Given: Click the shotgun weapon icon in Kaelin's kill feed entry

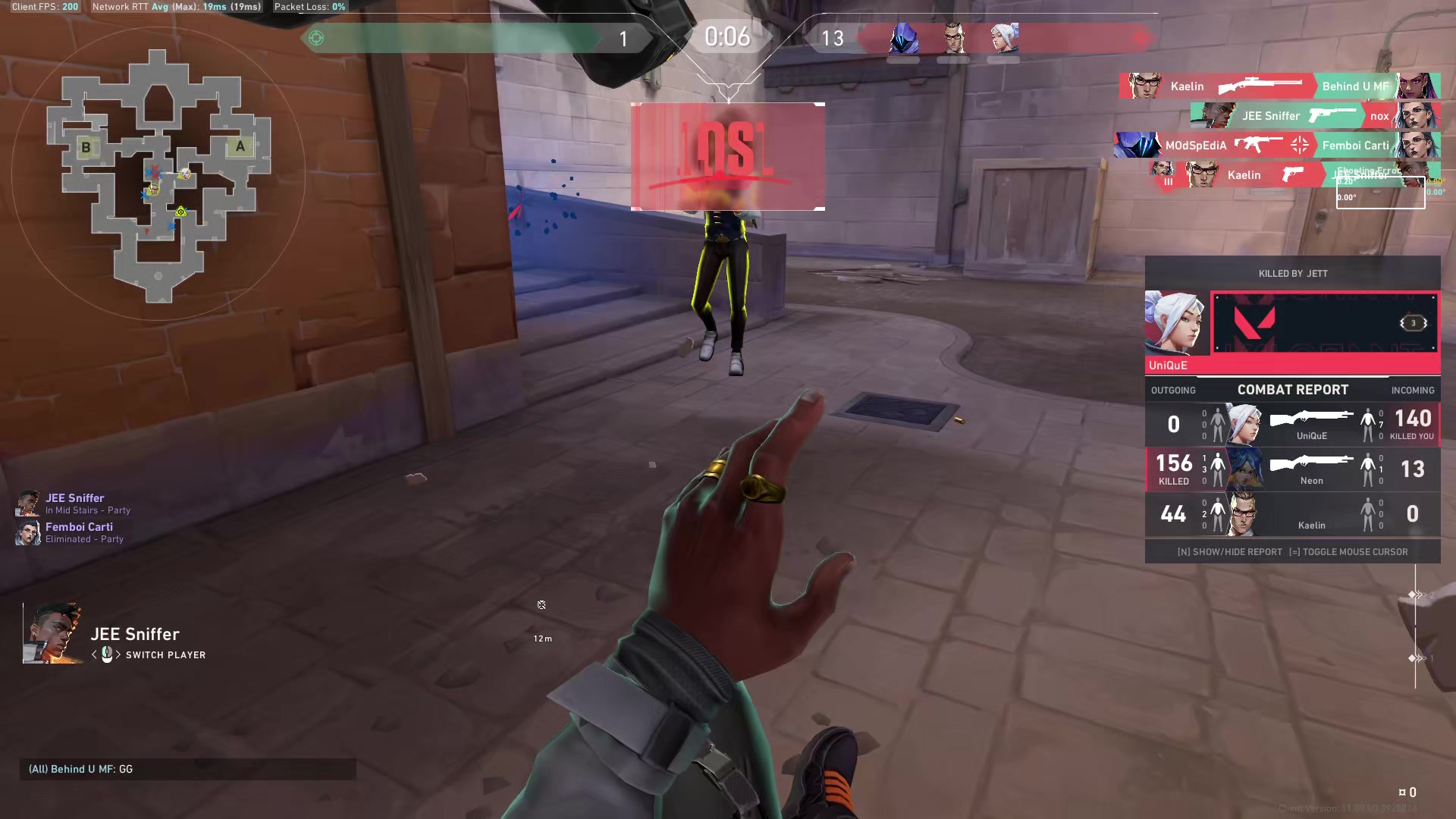Looking at the screenshot, I should (1259, 86).
